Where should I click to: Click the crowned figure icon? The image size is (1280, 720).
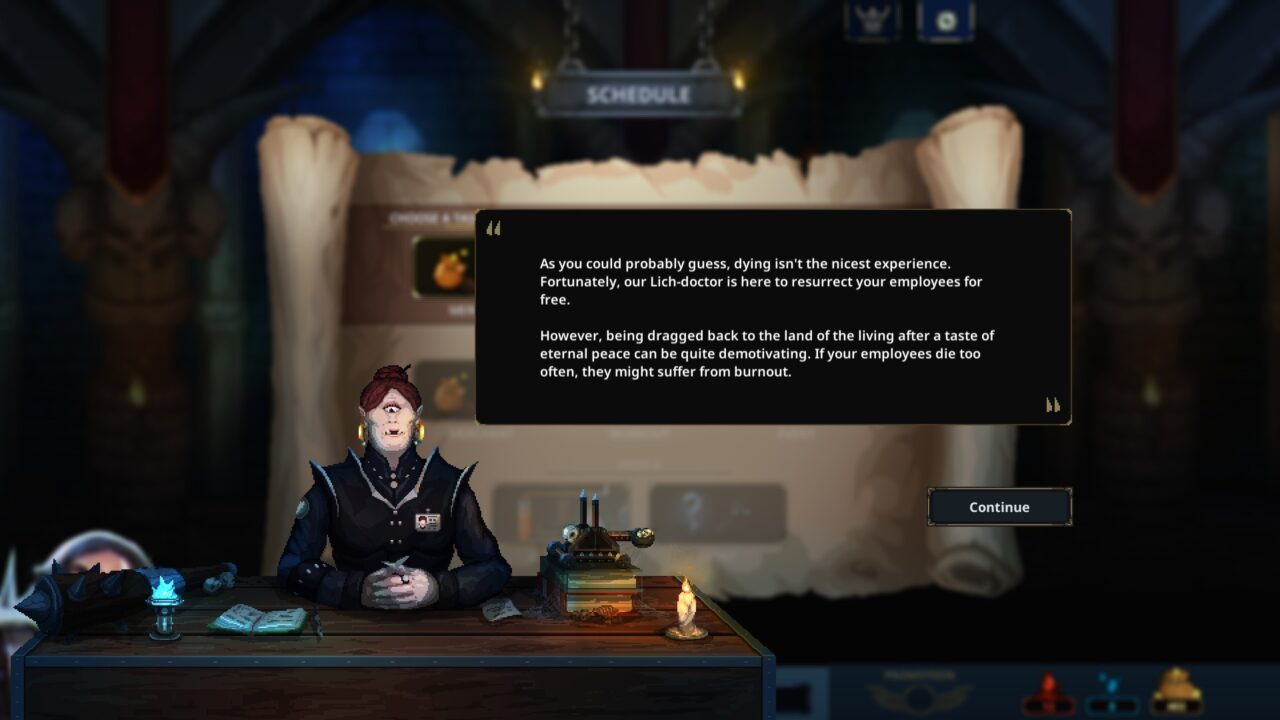(x=871, y=20)
